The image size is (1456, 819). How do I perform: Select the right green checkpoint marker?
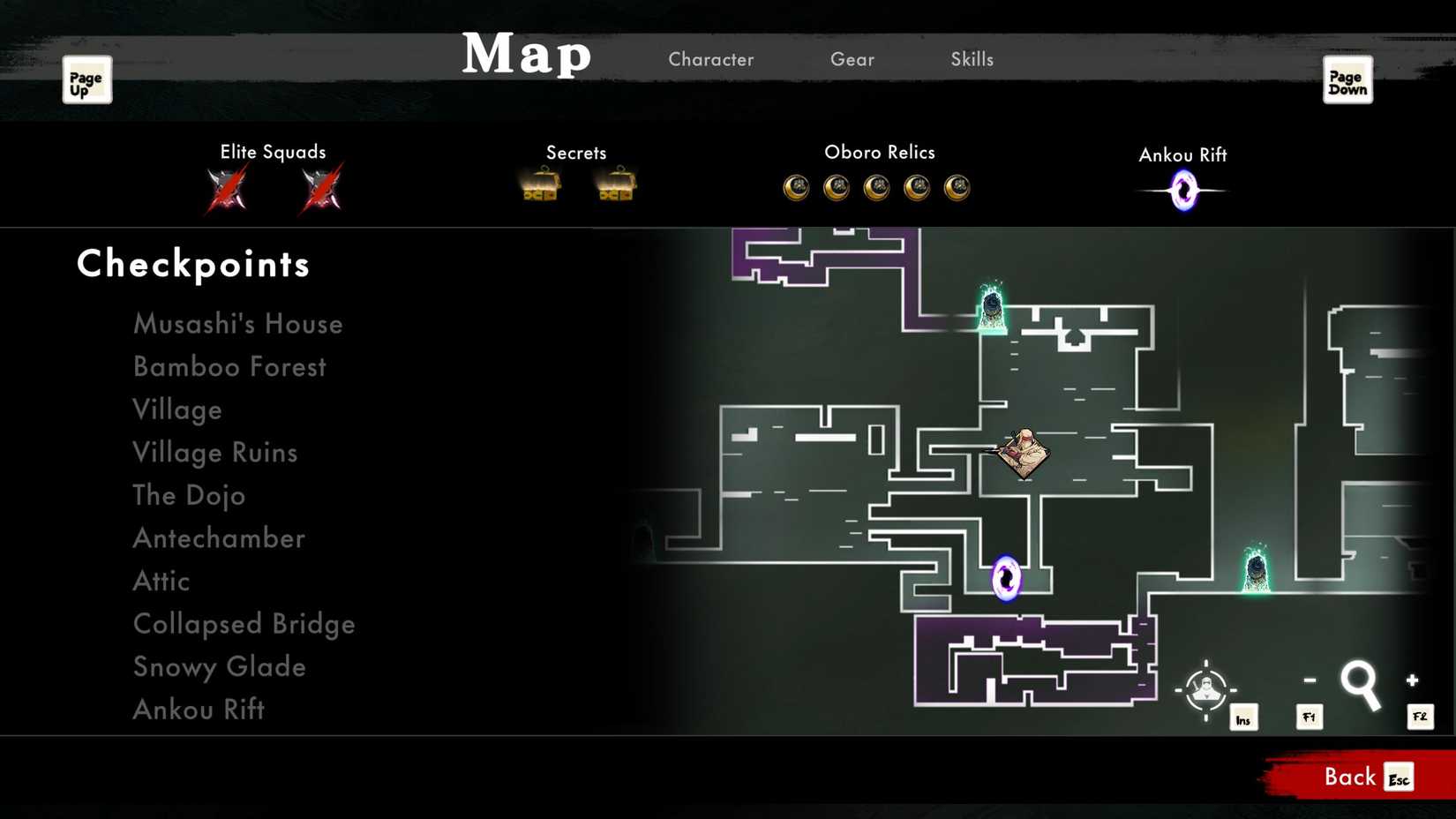1255,569
